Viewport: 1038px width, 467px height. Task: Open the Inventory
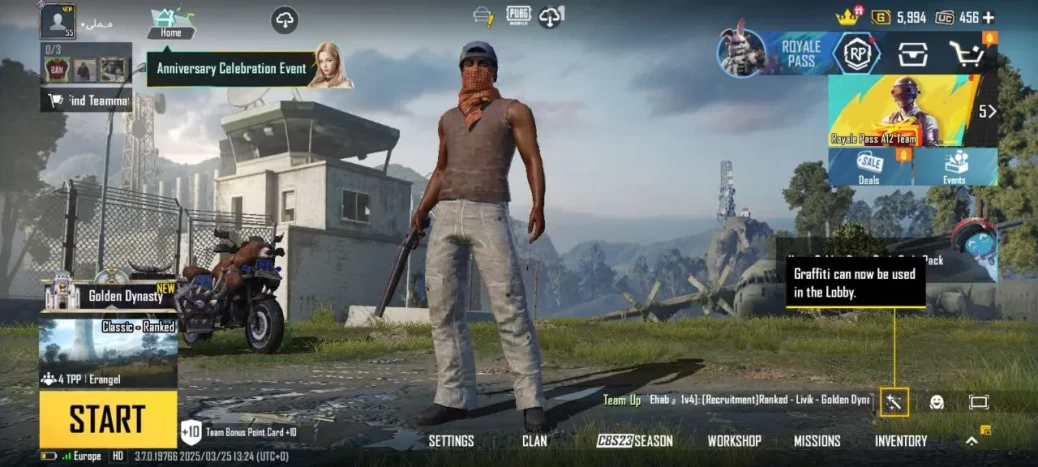(x=900, y=441)
